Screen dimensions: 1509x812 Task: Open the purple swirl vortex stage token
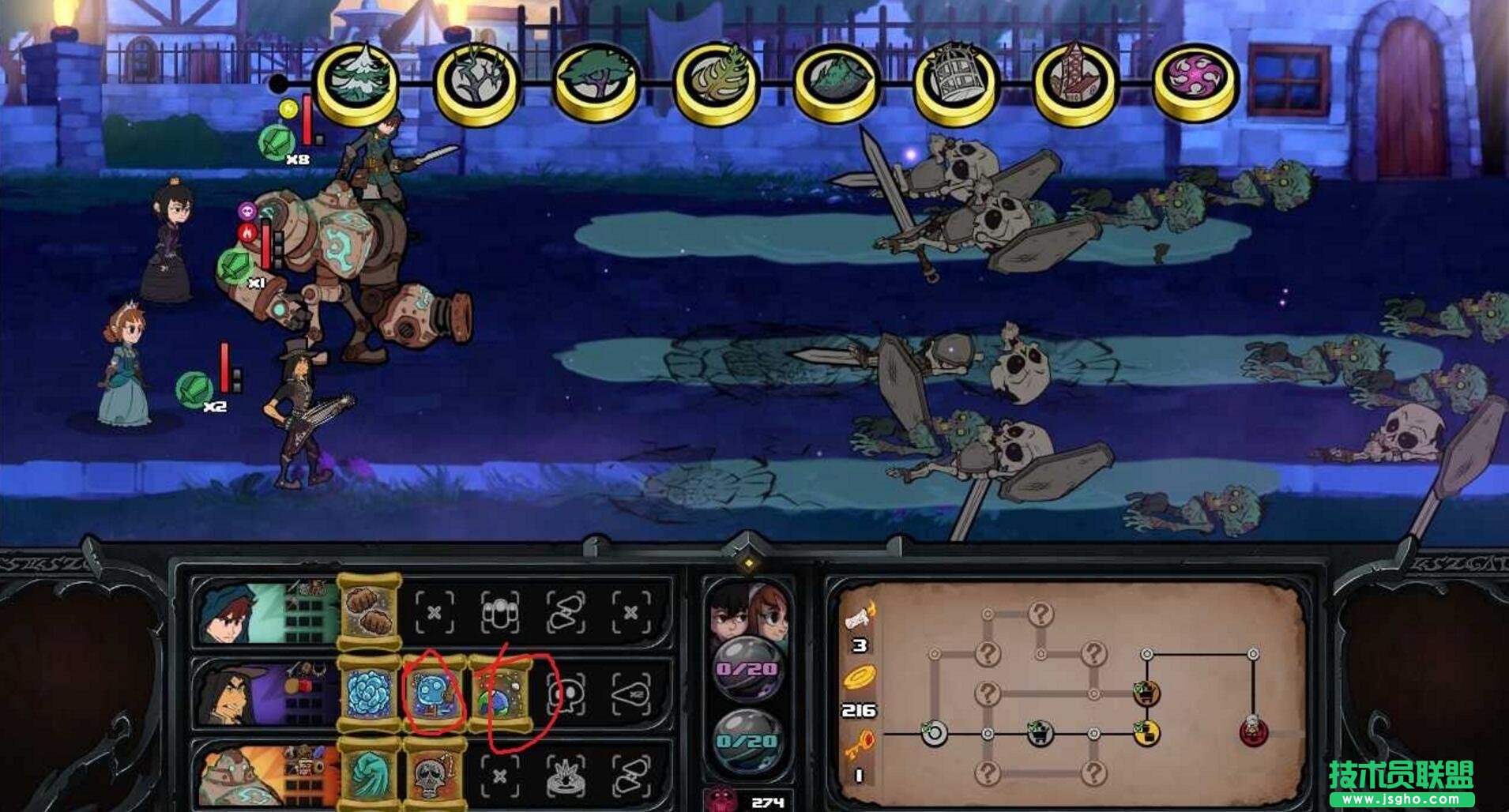coord(1195,81)
